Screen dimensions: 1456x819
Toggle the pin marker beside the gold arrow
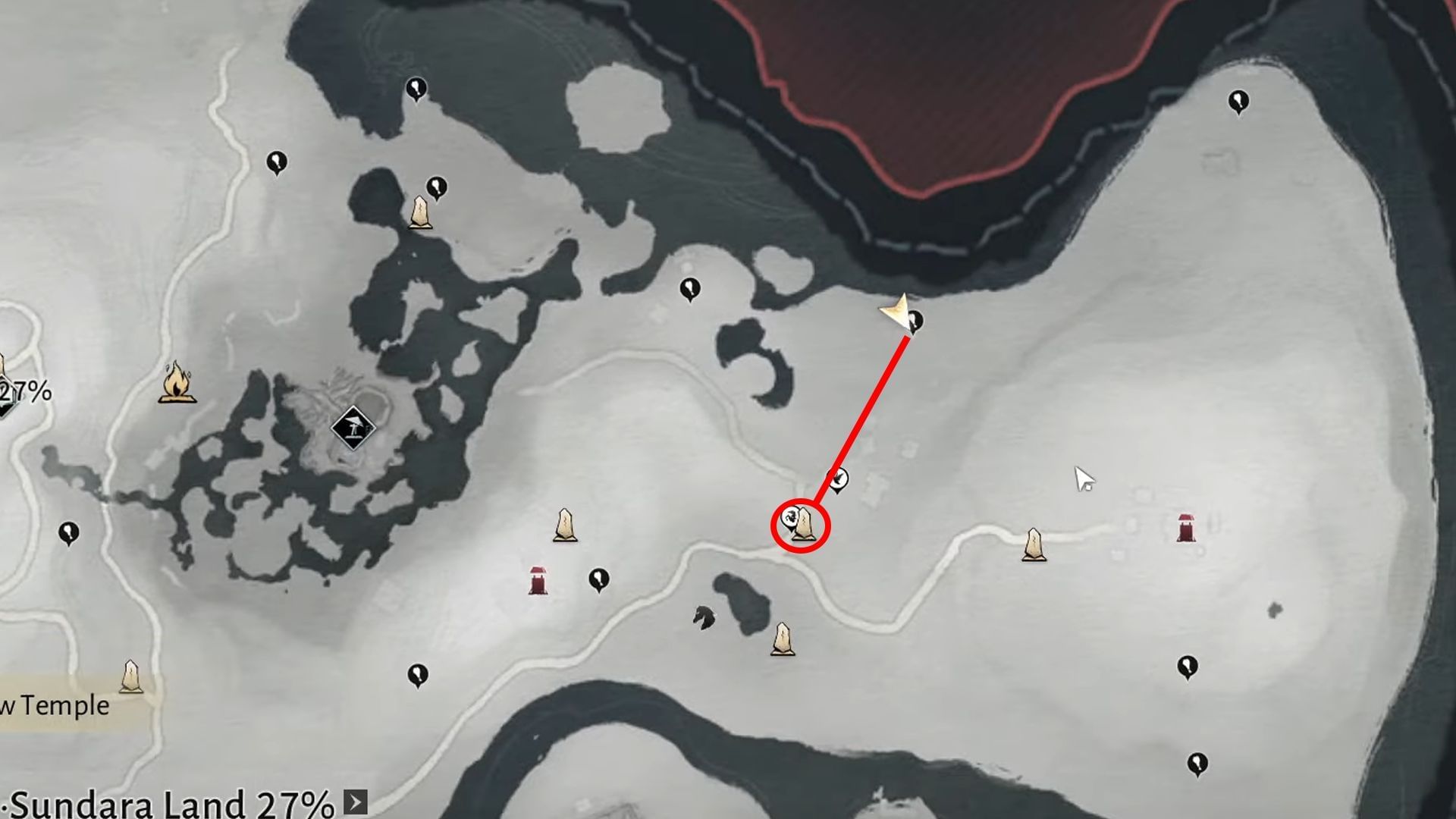point(915,322)
